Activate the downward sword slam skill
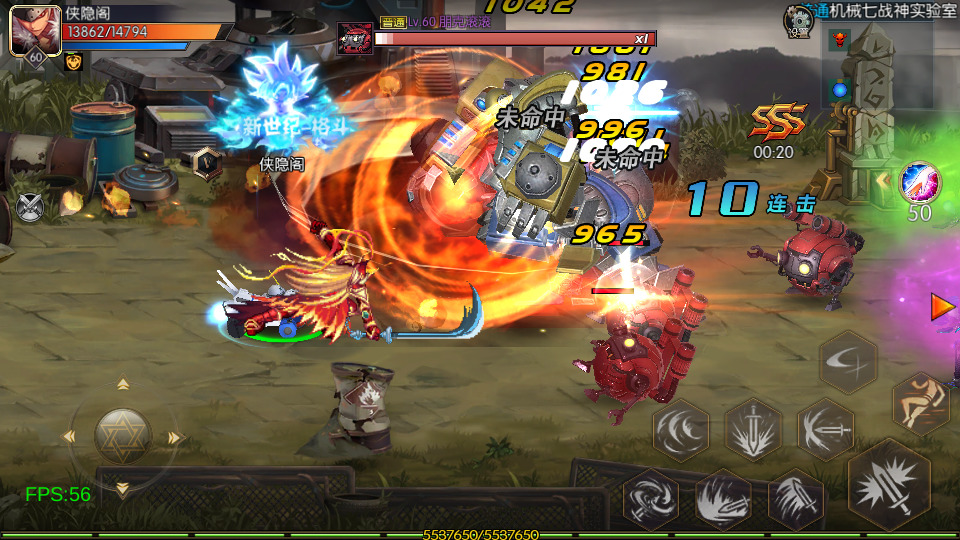Image resolution: width=960 pixels, height=540 pixels. click(753, 430)
